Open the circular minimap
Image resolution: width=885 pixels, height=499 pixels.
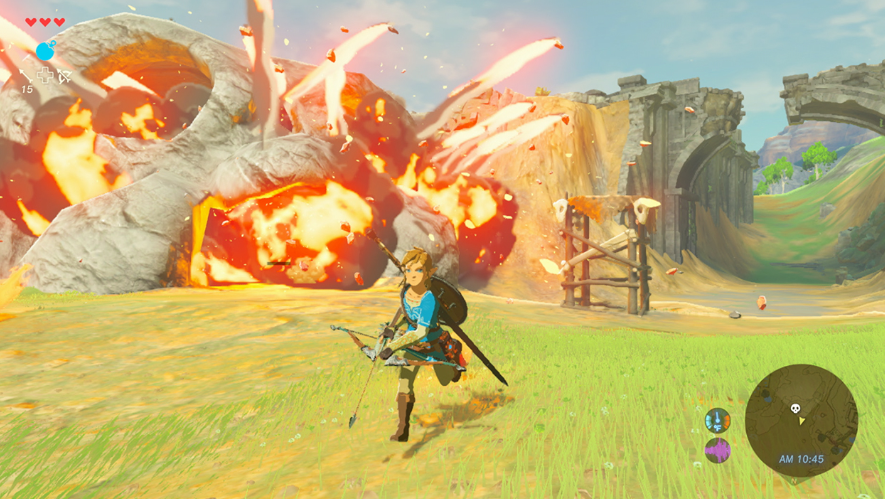click(801, 420)
